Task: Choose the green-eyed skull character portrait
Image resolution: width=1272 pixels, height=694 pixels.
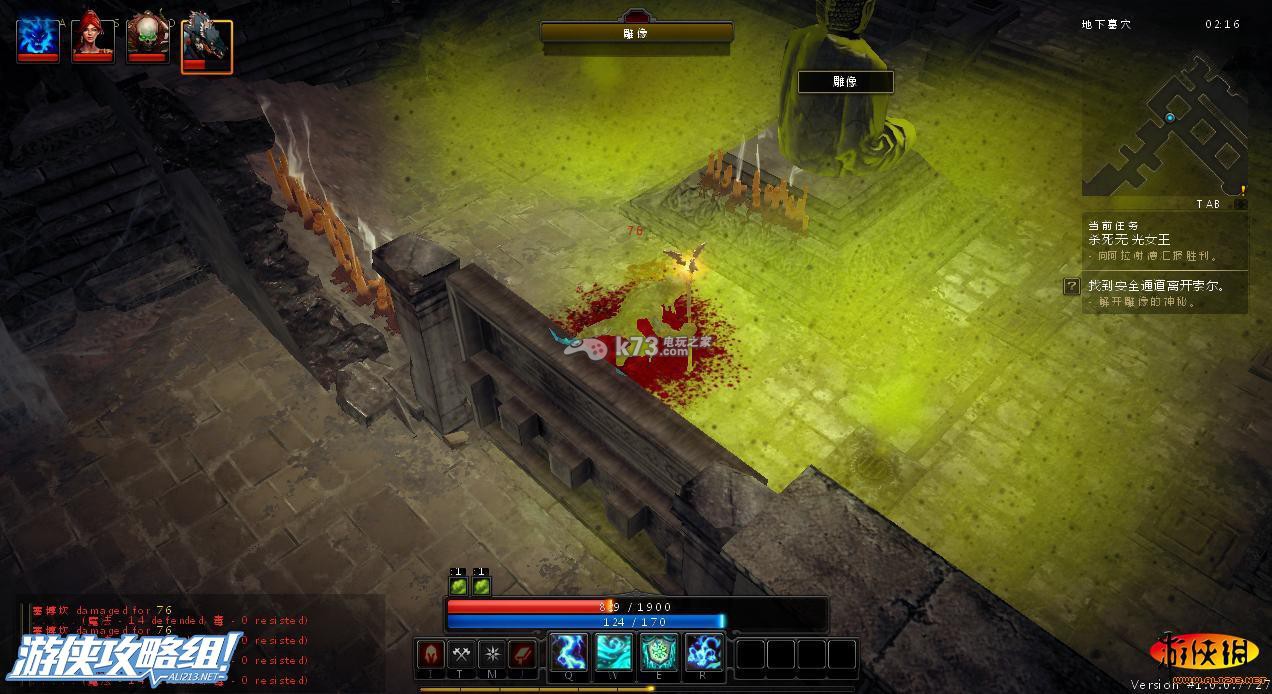Action: pyautogui.click(x=147, y=41)
